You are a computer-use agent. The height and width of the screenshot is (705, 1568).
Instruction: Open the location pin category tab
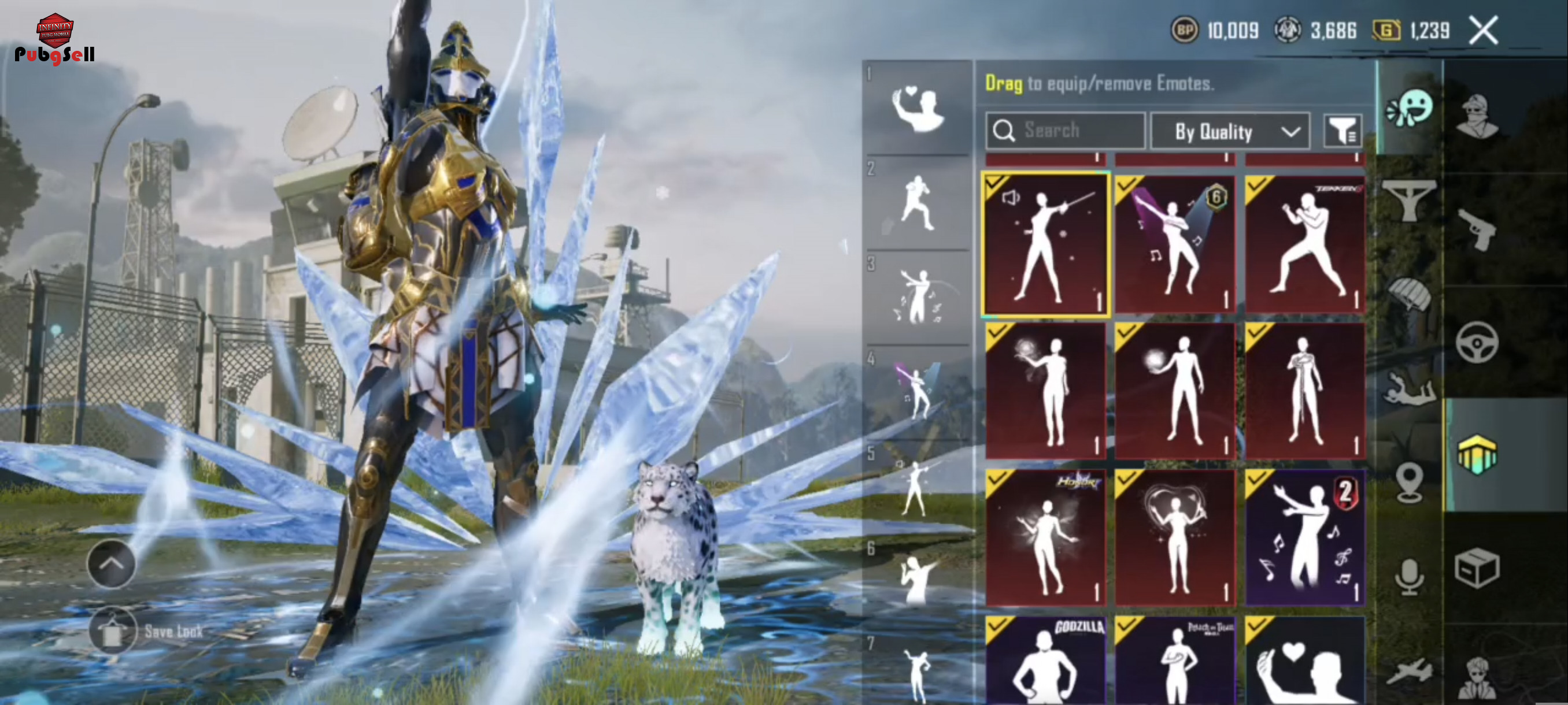point(1409,483)
